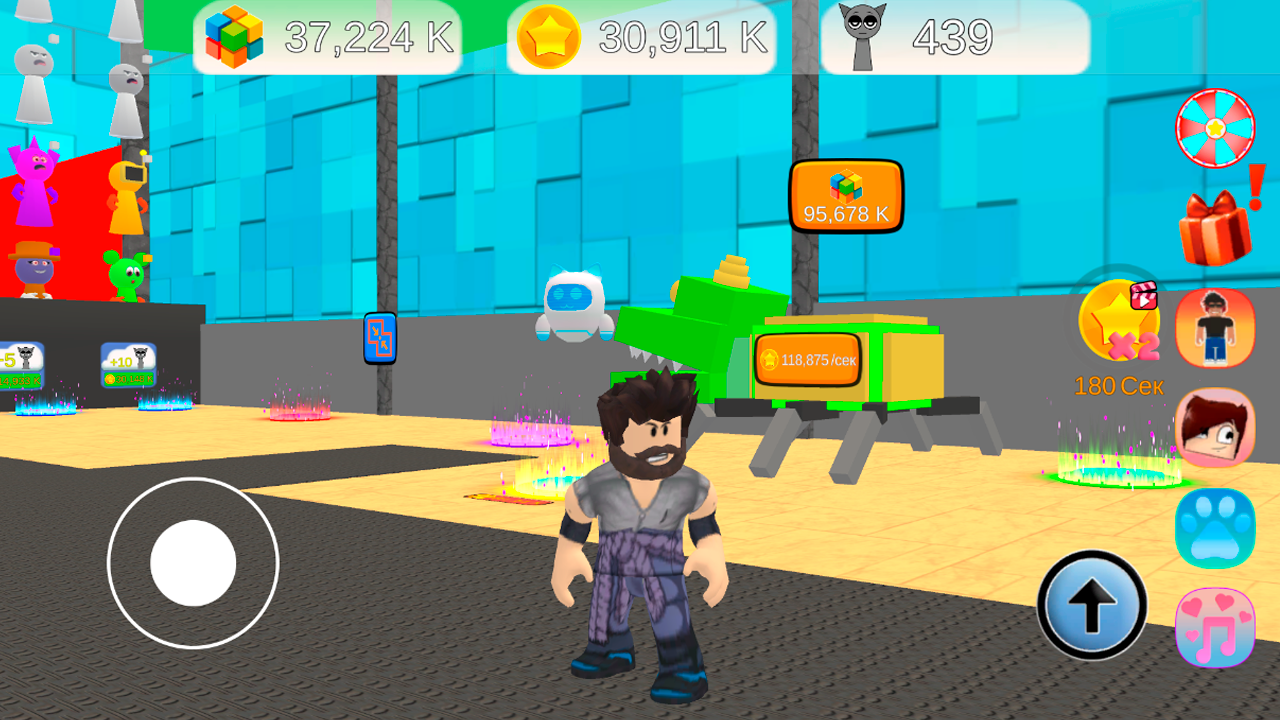
Task: Tap the virtual joystick circle
Action: click(193, 563)
